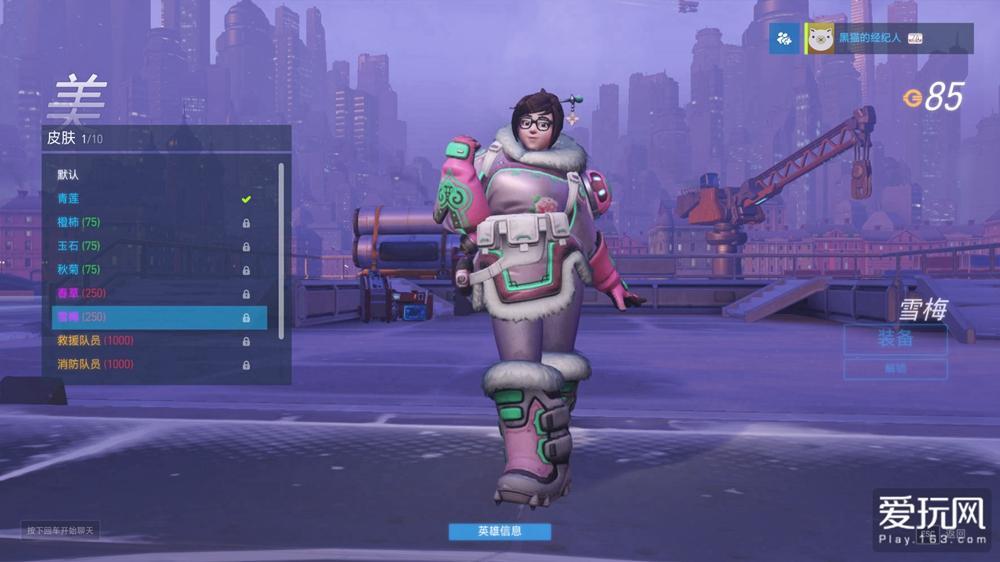Open the 英雄信息 hero info panel
1000x562 pixels.
(x=499, y=531)
